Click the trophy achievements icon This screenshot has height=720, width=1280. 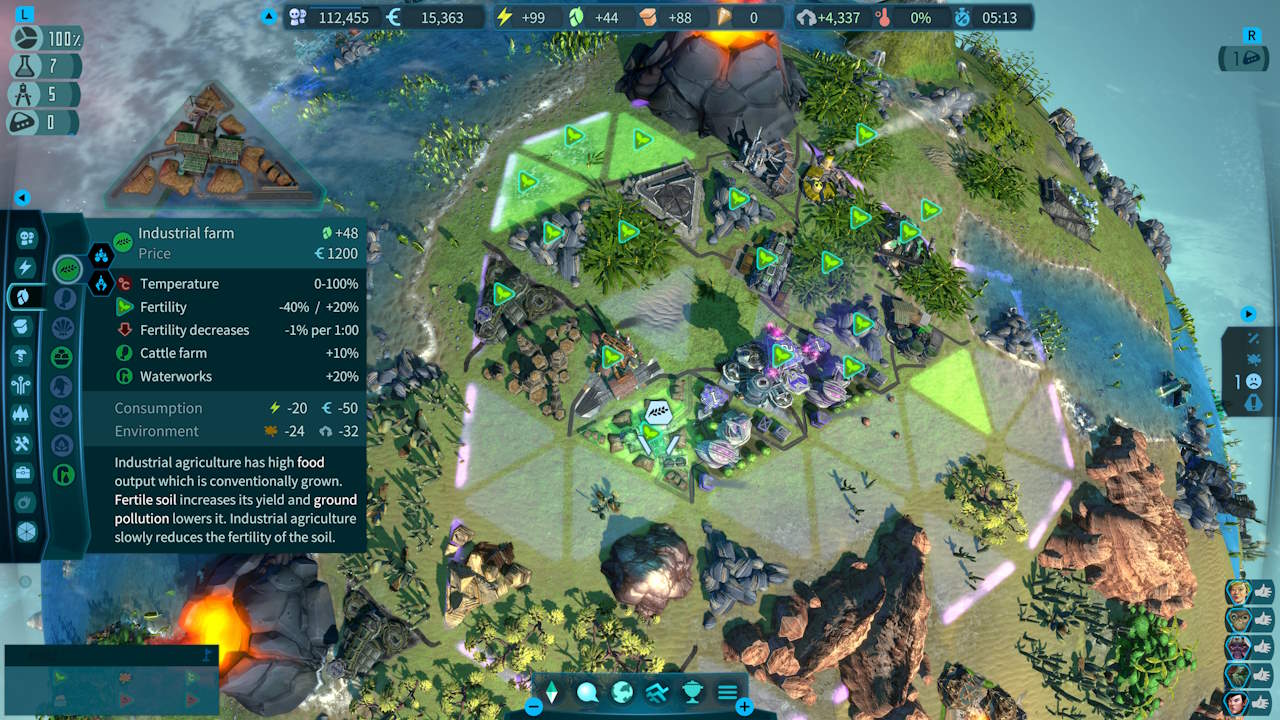click(x=693, y=692)
